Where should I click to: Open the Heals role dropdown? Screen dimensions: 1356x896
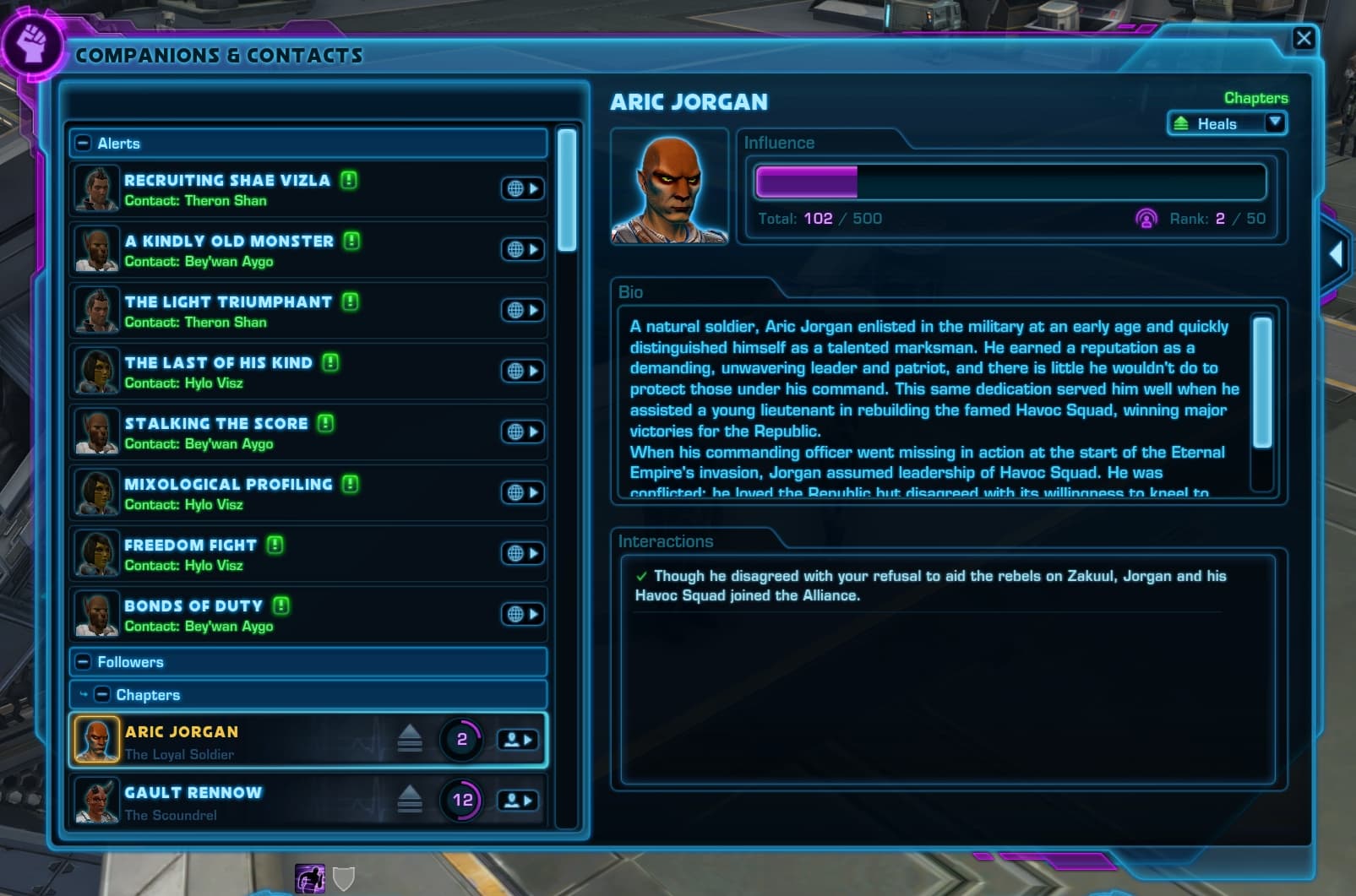[x=1275, y=122]
